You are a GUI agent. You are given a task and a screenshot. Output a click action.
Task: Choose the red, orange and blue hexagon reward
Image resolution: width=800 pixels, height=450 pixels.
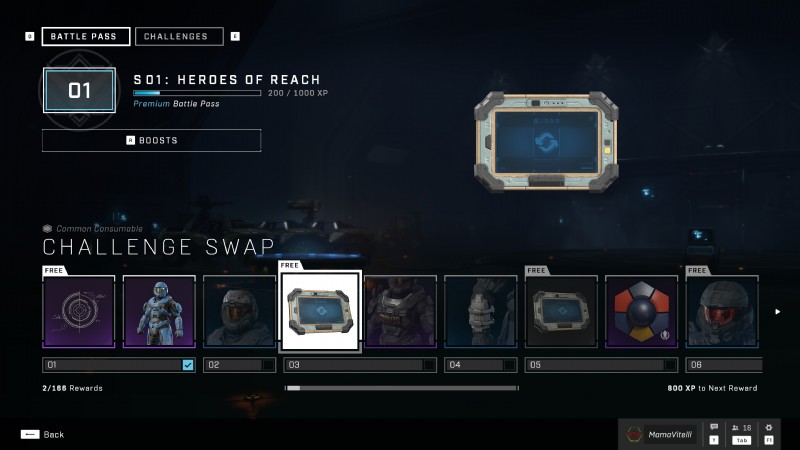click(x=641, y=311)
